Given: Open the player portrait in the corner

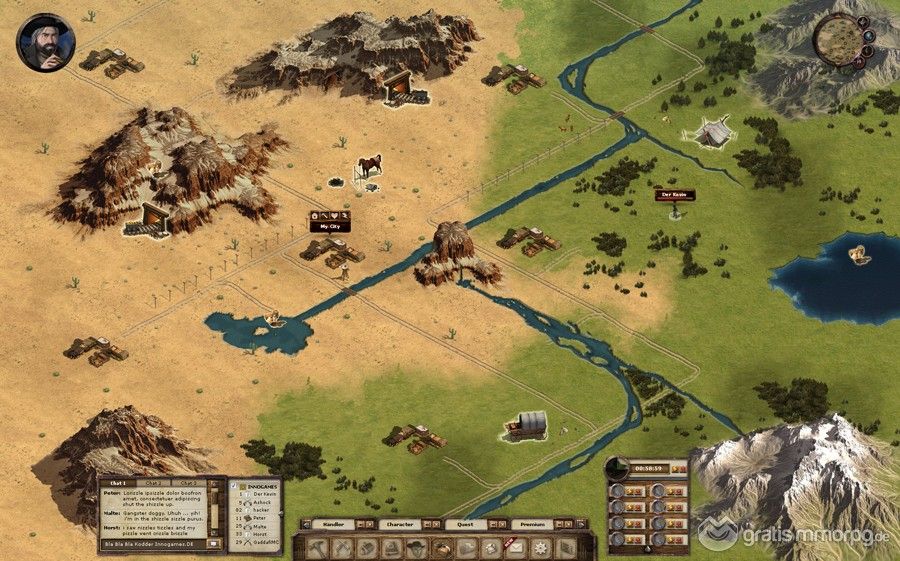Looking at the screenshot, I should (39, 41).
